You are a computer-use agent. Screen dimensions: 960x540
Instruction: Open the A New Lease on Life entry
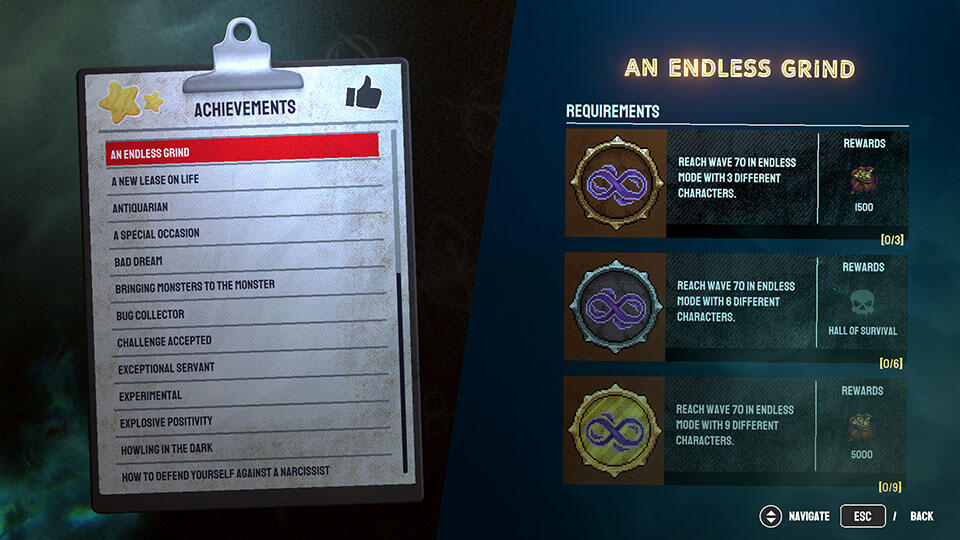243,180
